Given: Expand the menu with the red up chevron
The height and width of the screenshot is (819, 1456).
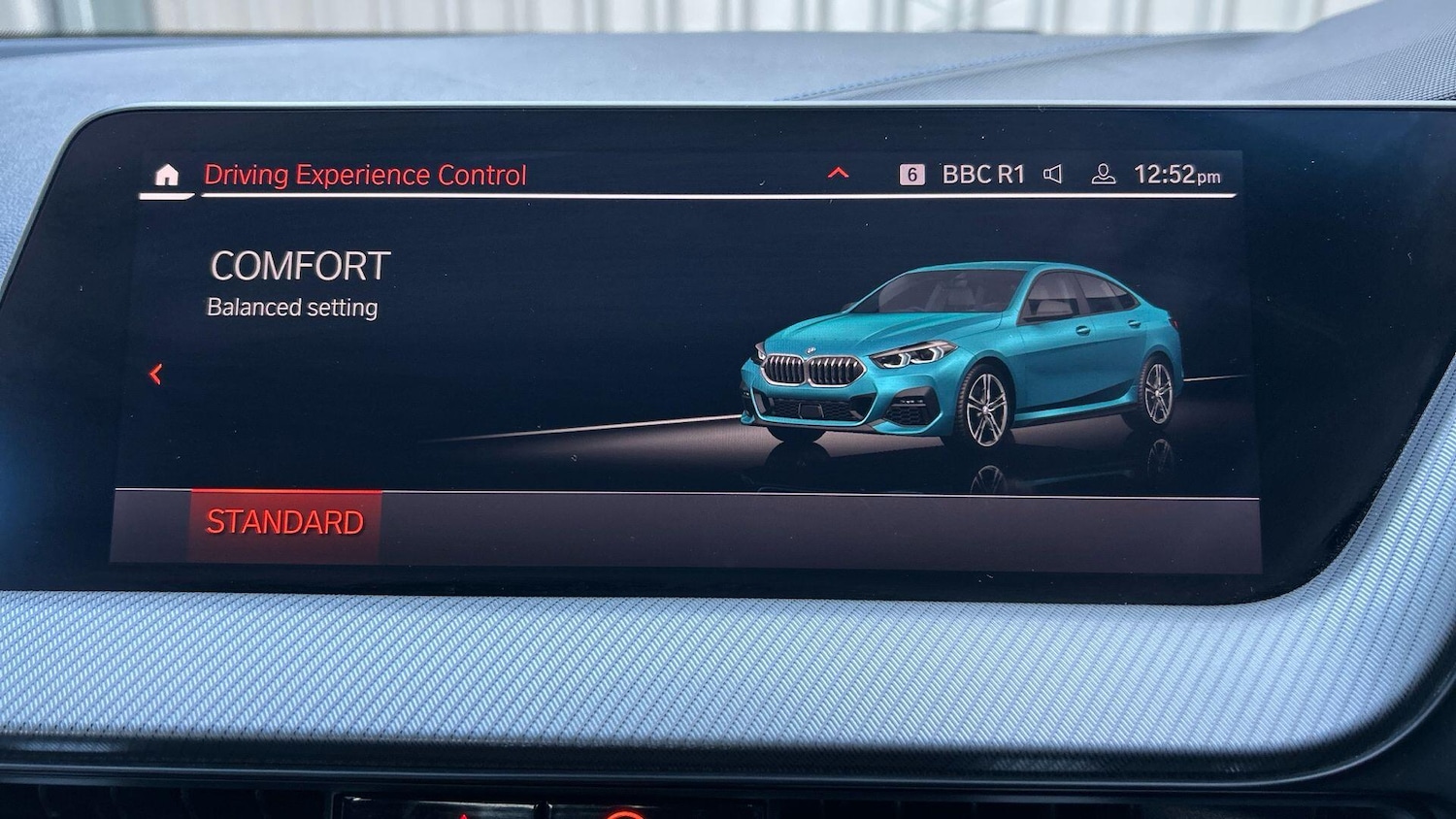Looking at the screenshot, I should click(837, 172).
